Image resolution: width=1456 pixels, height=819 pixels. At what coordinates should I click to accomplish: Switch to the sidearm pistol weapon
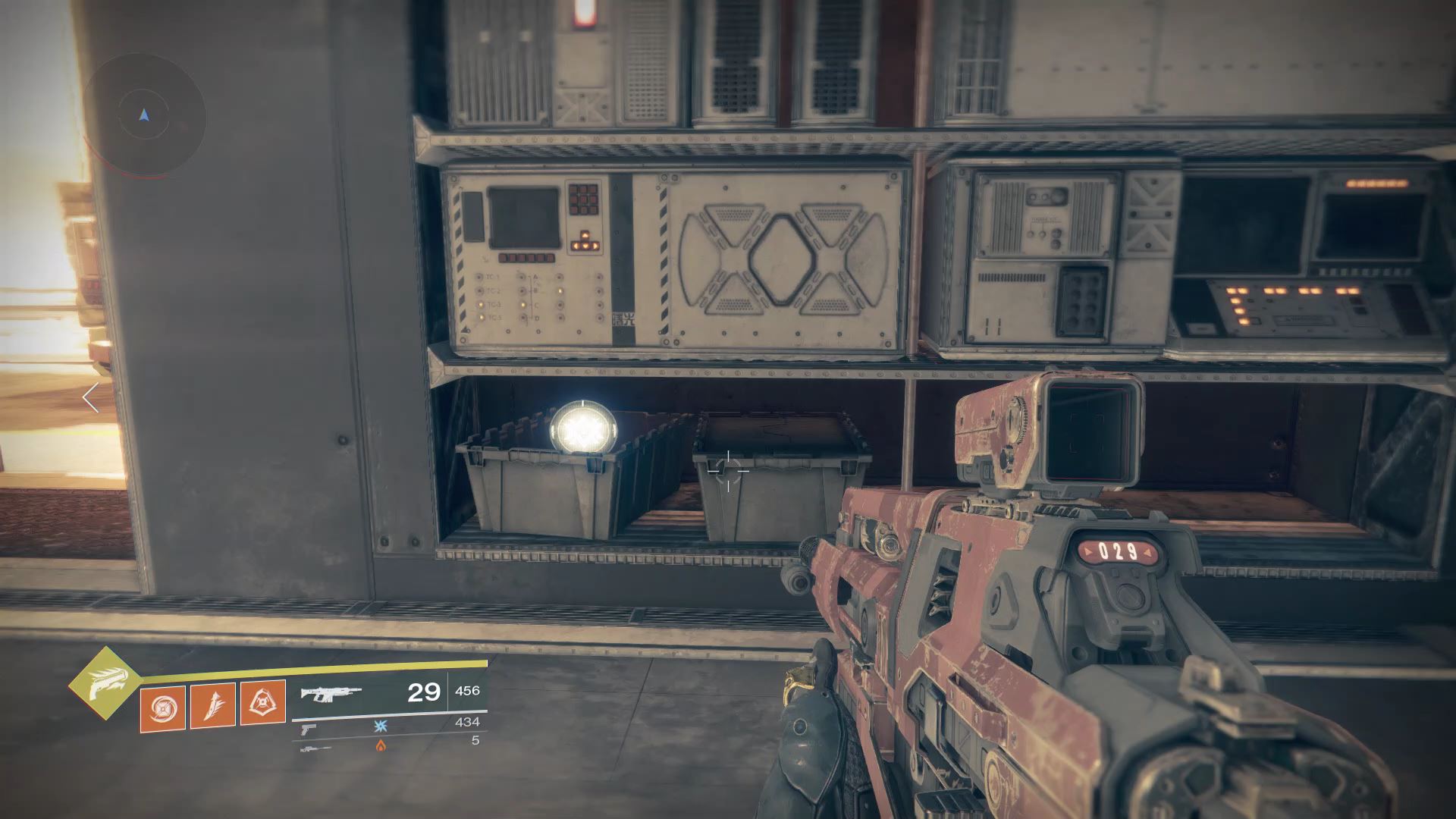click(x=309, y=728)
